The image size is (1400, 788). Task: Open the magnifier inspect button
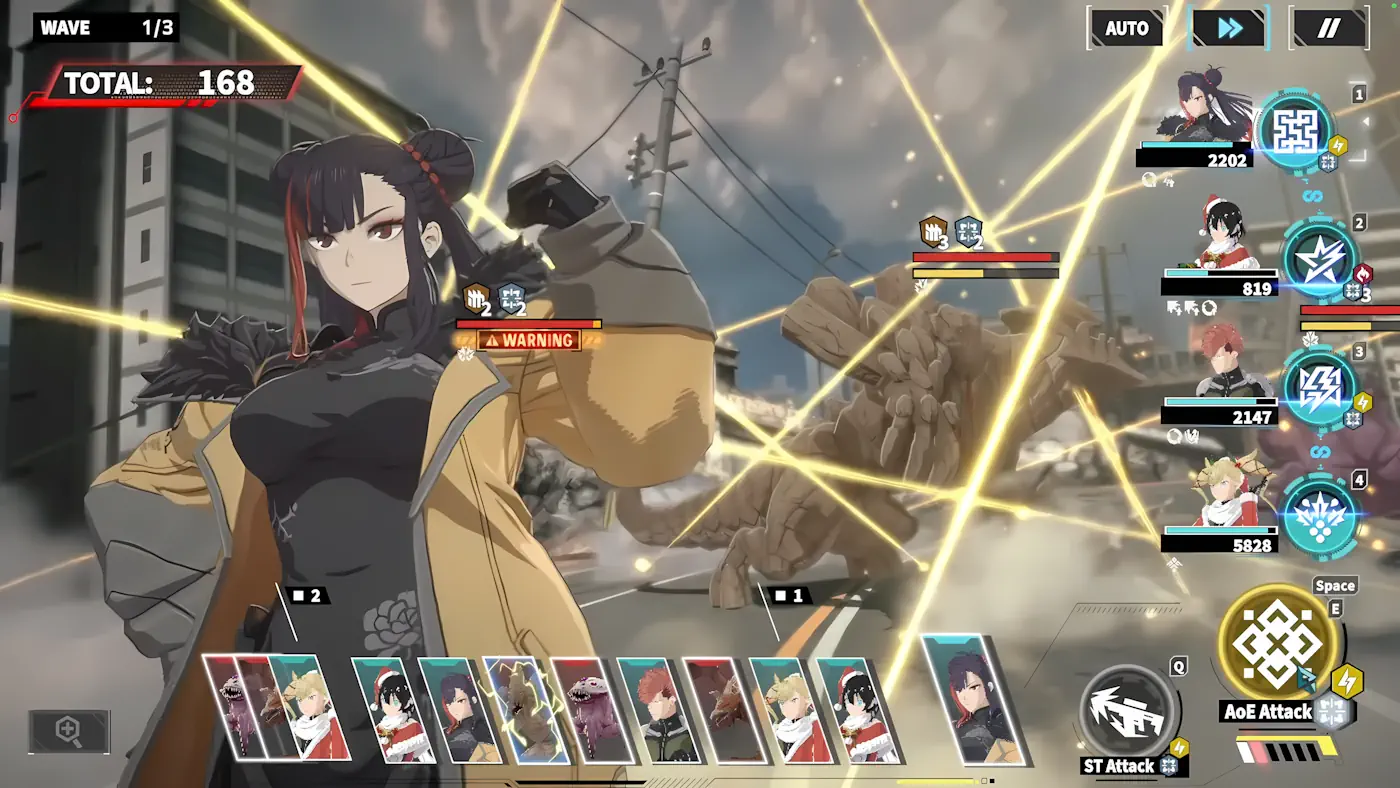(x=69, y=732)
